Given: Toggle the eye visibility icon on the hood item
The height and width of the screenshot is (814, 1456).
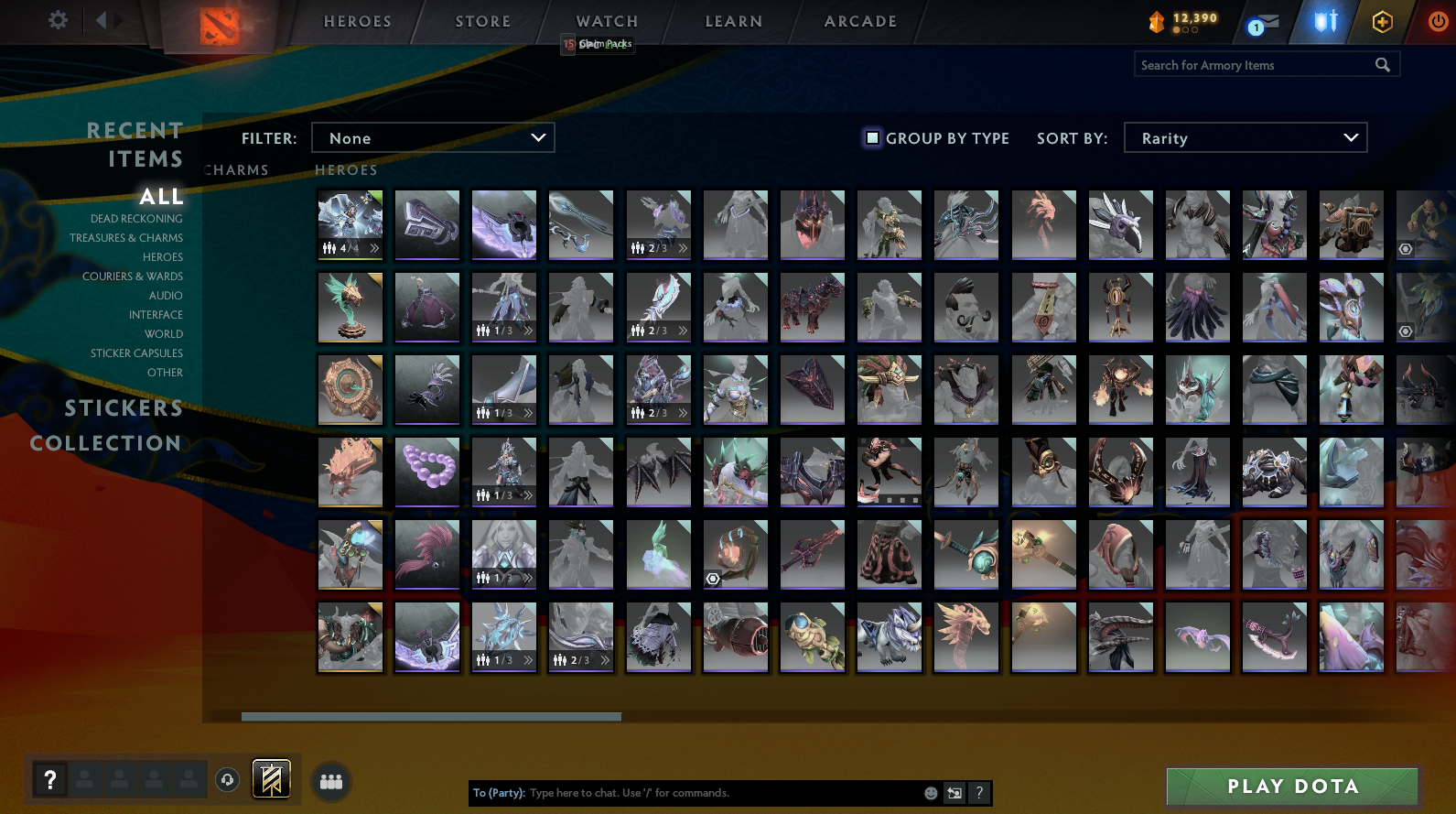Looking at the screenshot, I should click(x=713, y=579).
